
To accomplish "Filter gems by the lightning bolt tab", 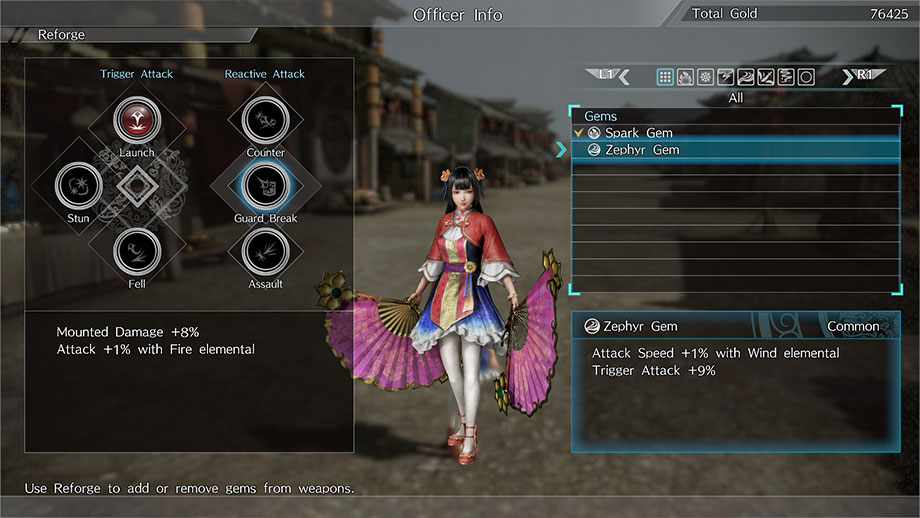I will 725,77.
